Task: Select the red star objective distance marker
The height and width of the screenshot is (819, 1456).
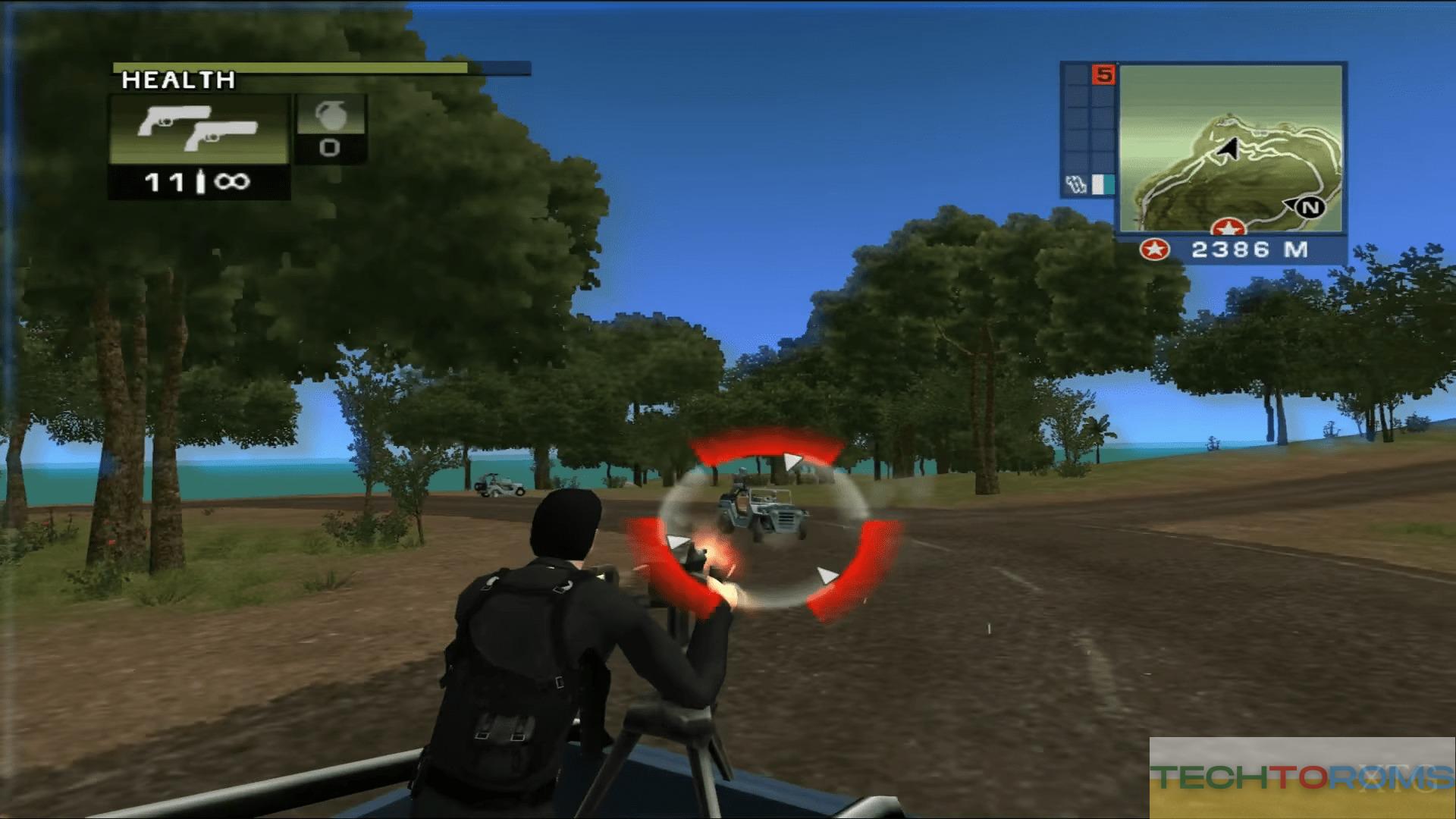Action: (1155, 249)
